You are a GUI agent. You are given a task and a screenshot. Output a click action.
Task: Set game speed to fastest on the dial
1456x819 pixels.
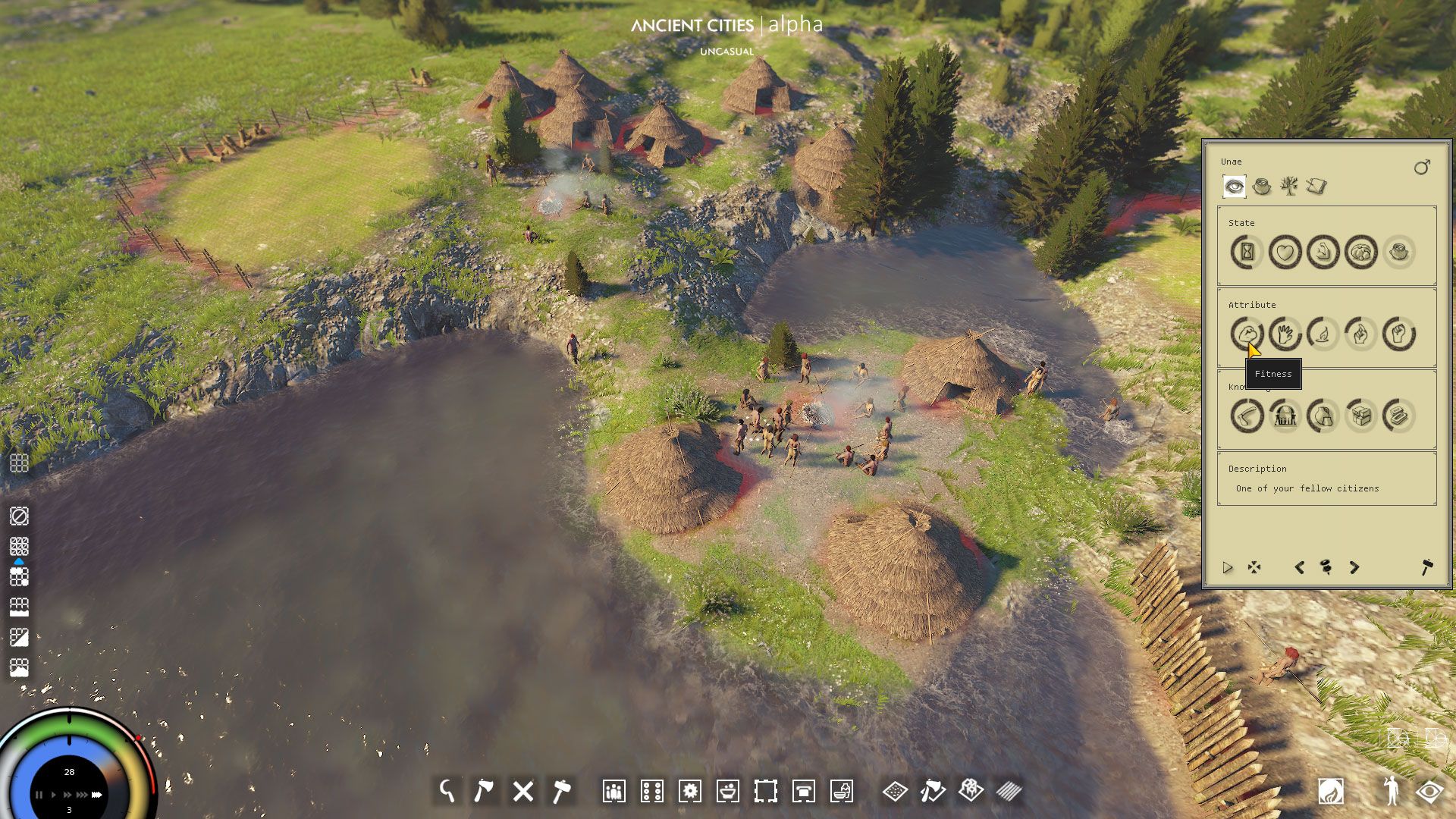[x=96, y=795]
